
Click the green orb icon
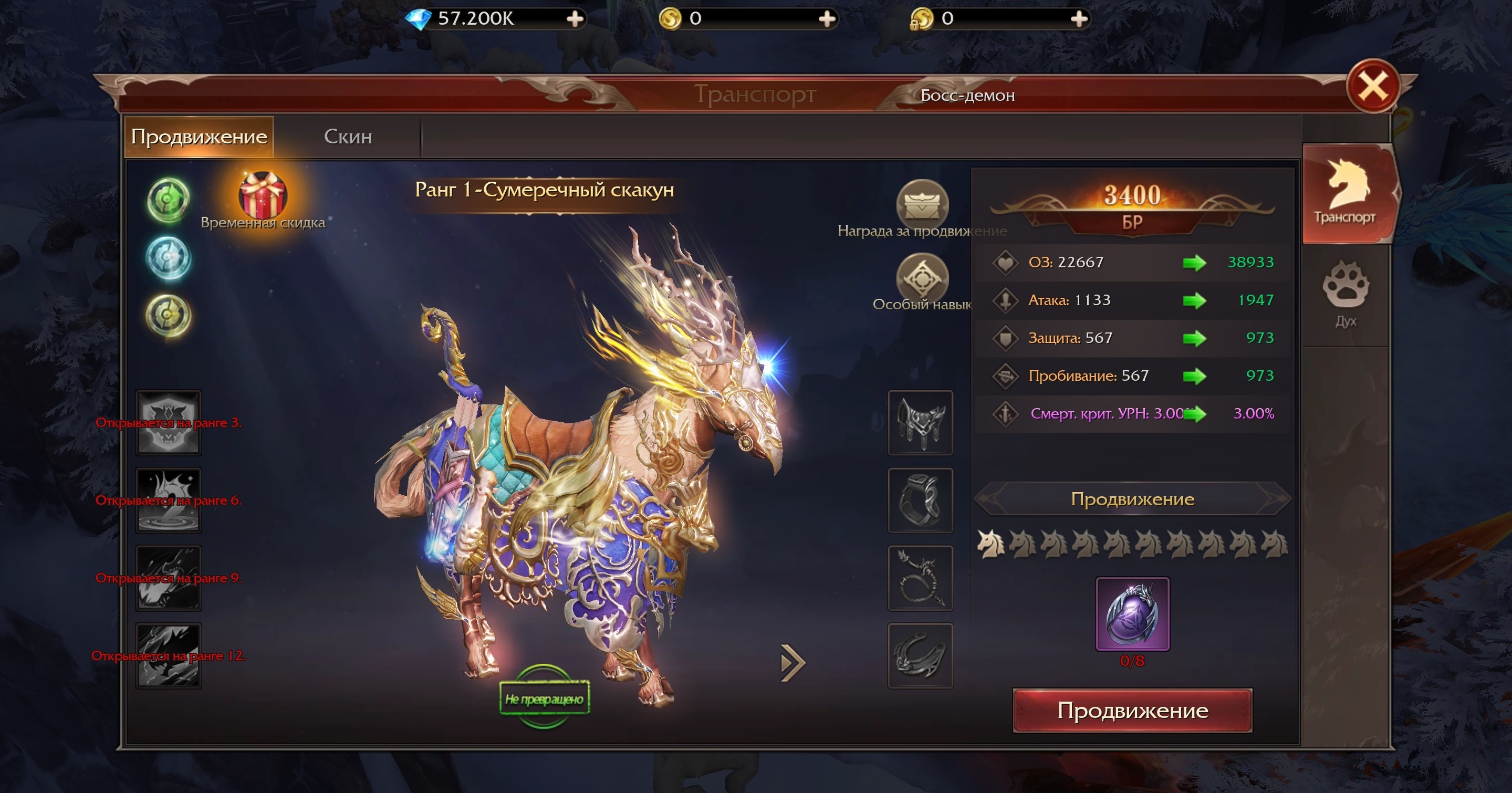click(x=168, y=200)
